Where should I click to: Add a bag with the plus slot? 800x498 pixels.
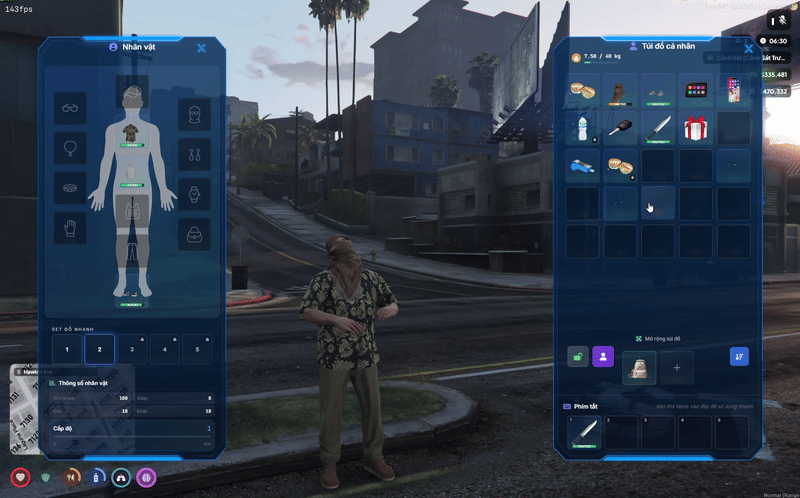(x=677, y=367)
